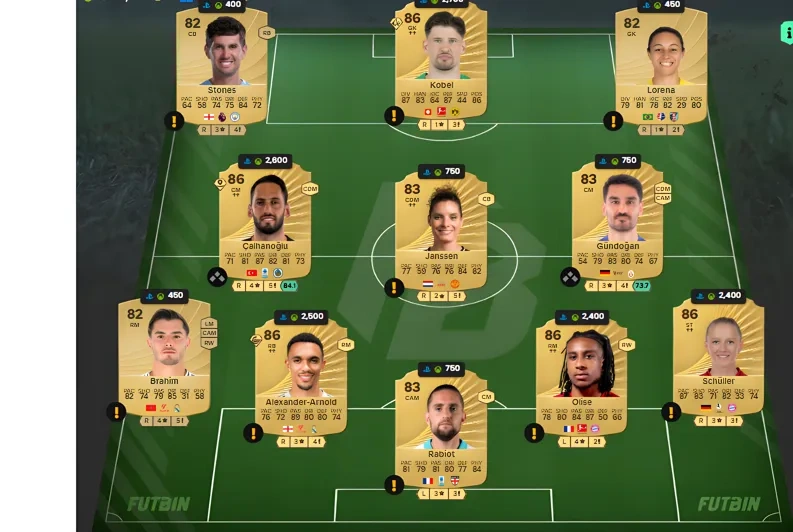Open the green info icon
Viewport: 793px width, 532px height.
coord(787,33)
